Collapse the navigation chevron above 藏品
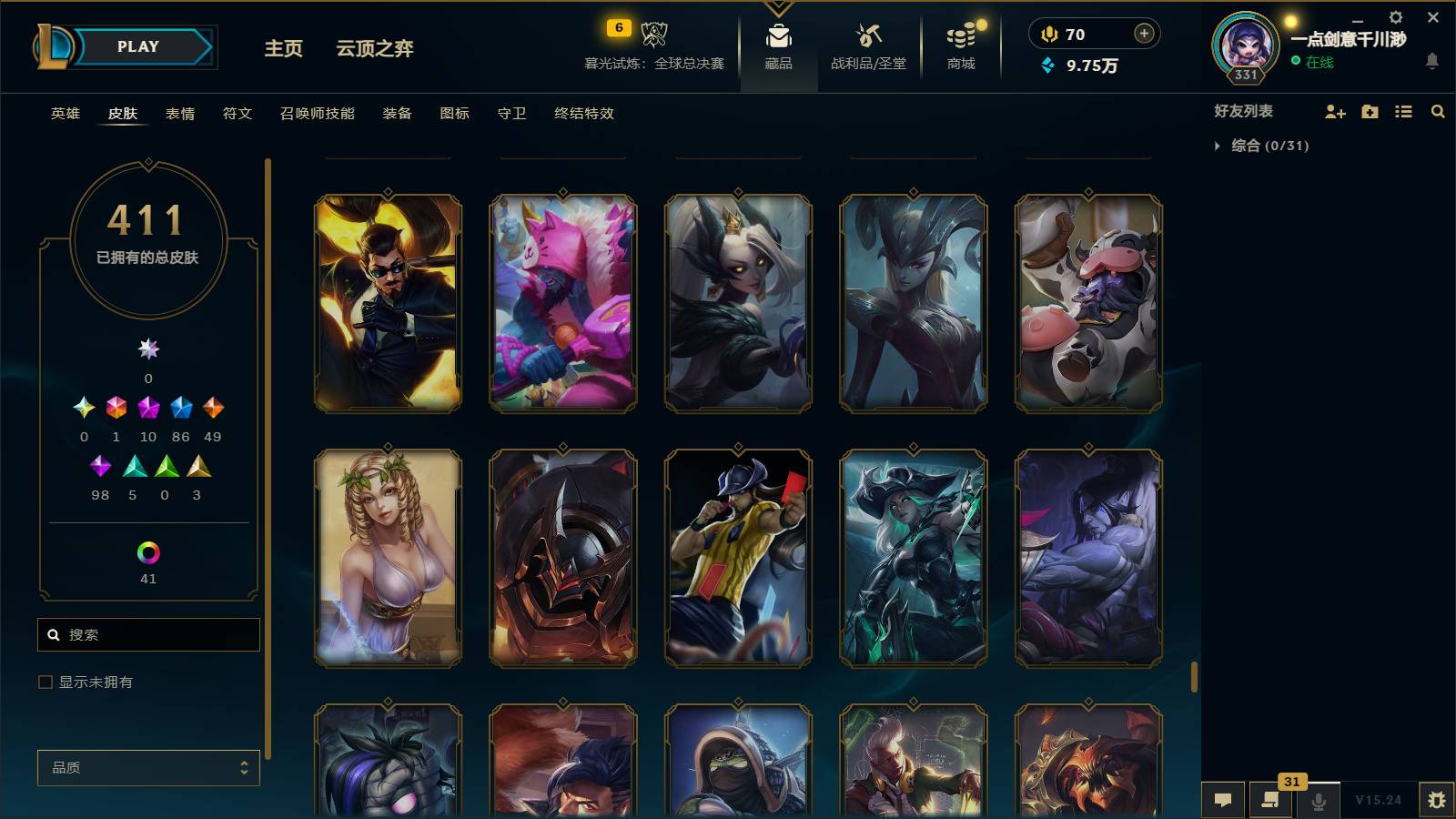1456x819 pixels. click(776, 9)
